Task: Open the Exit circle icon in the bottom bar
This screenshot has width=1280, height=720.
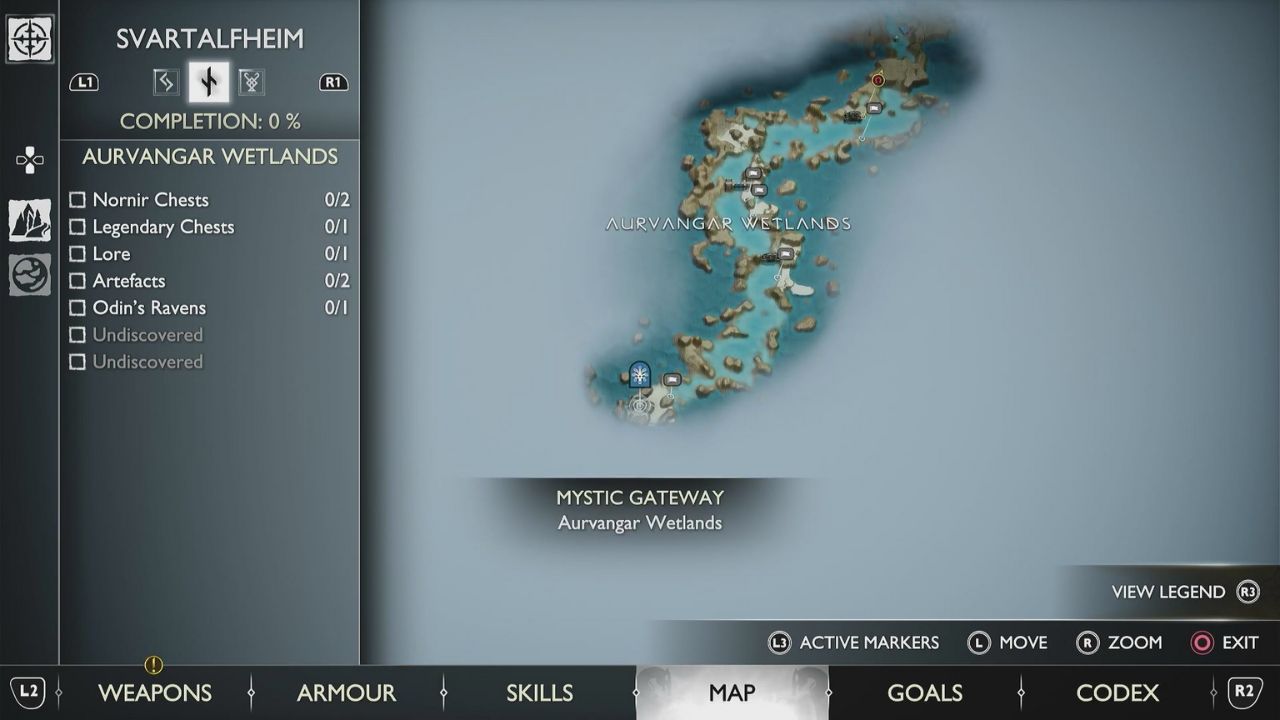Action: (x=1201, y=643)
